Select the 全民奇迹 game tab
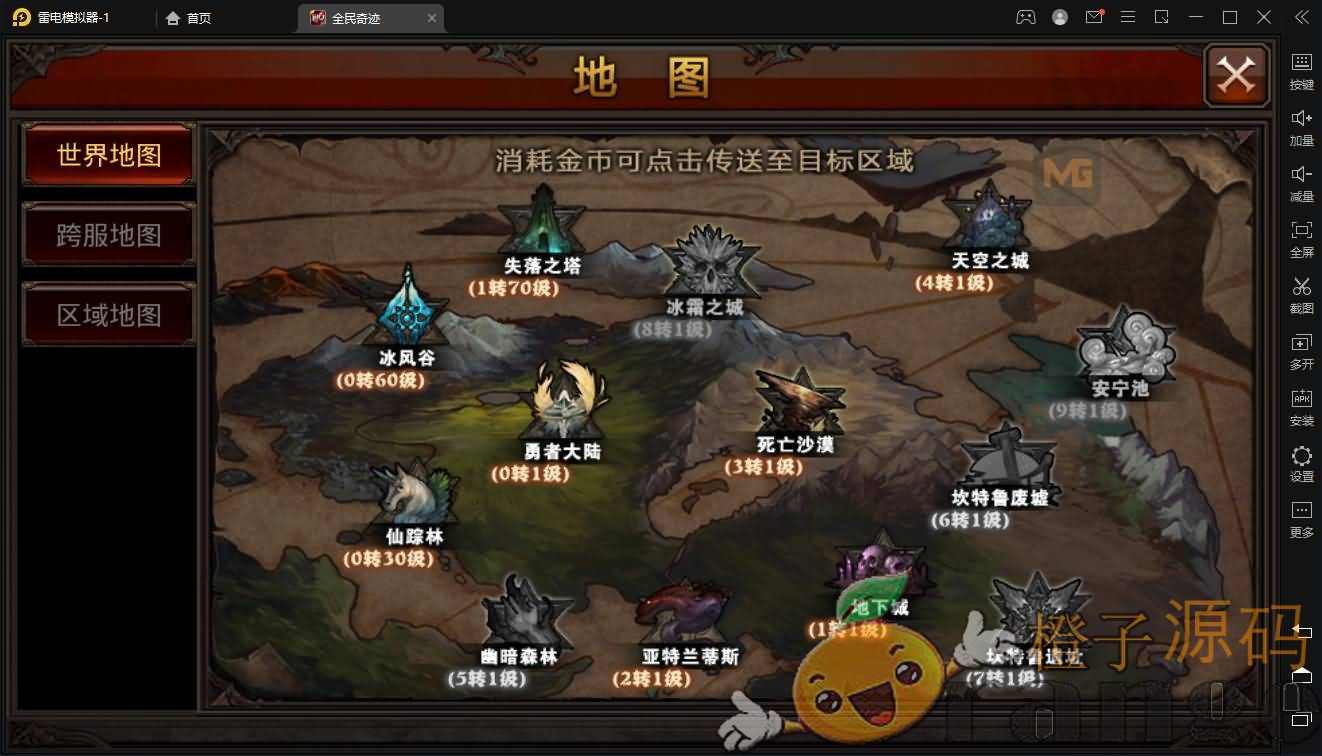The image size is (1322, 756). [x=356, y=17]
